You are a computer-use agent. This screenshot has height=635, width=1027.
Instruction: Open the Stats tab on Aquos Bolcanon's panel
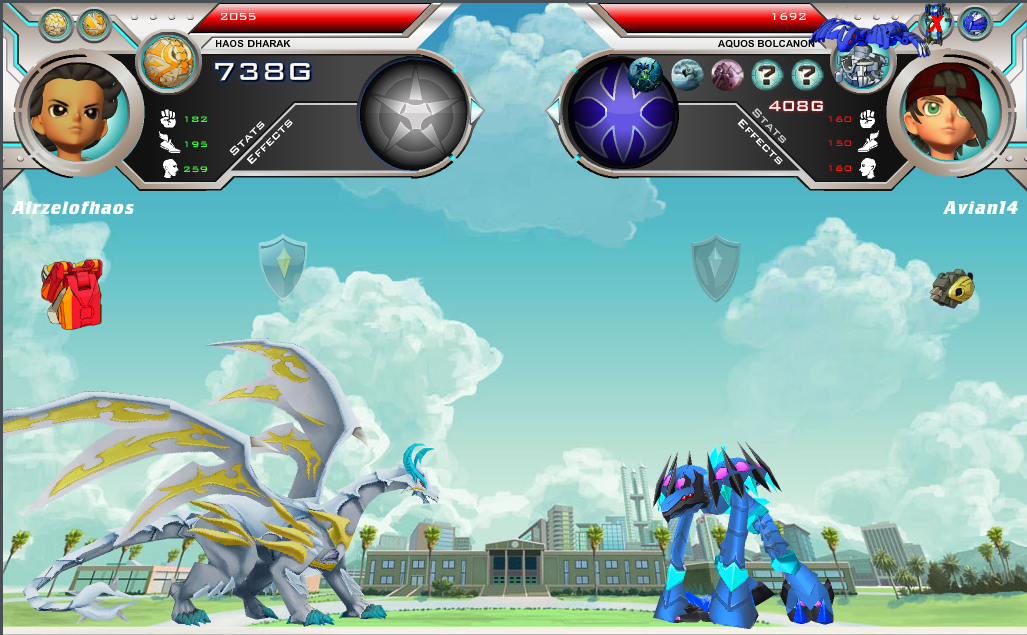tap(771, 124)
